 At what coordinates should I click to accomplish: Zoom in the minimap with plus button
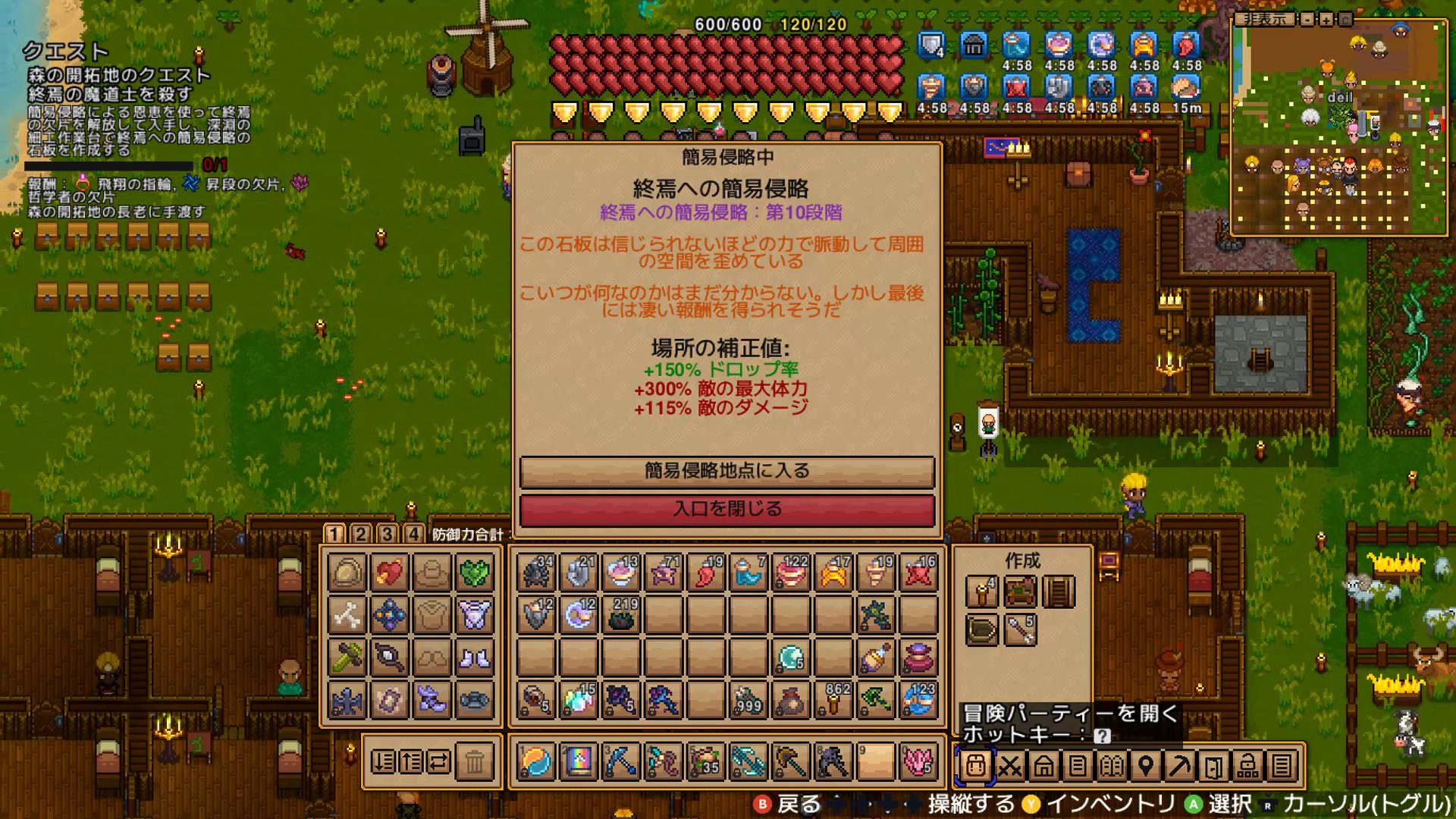[x=1326, y=20]
